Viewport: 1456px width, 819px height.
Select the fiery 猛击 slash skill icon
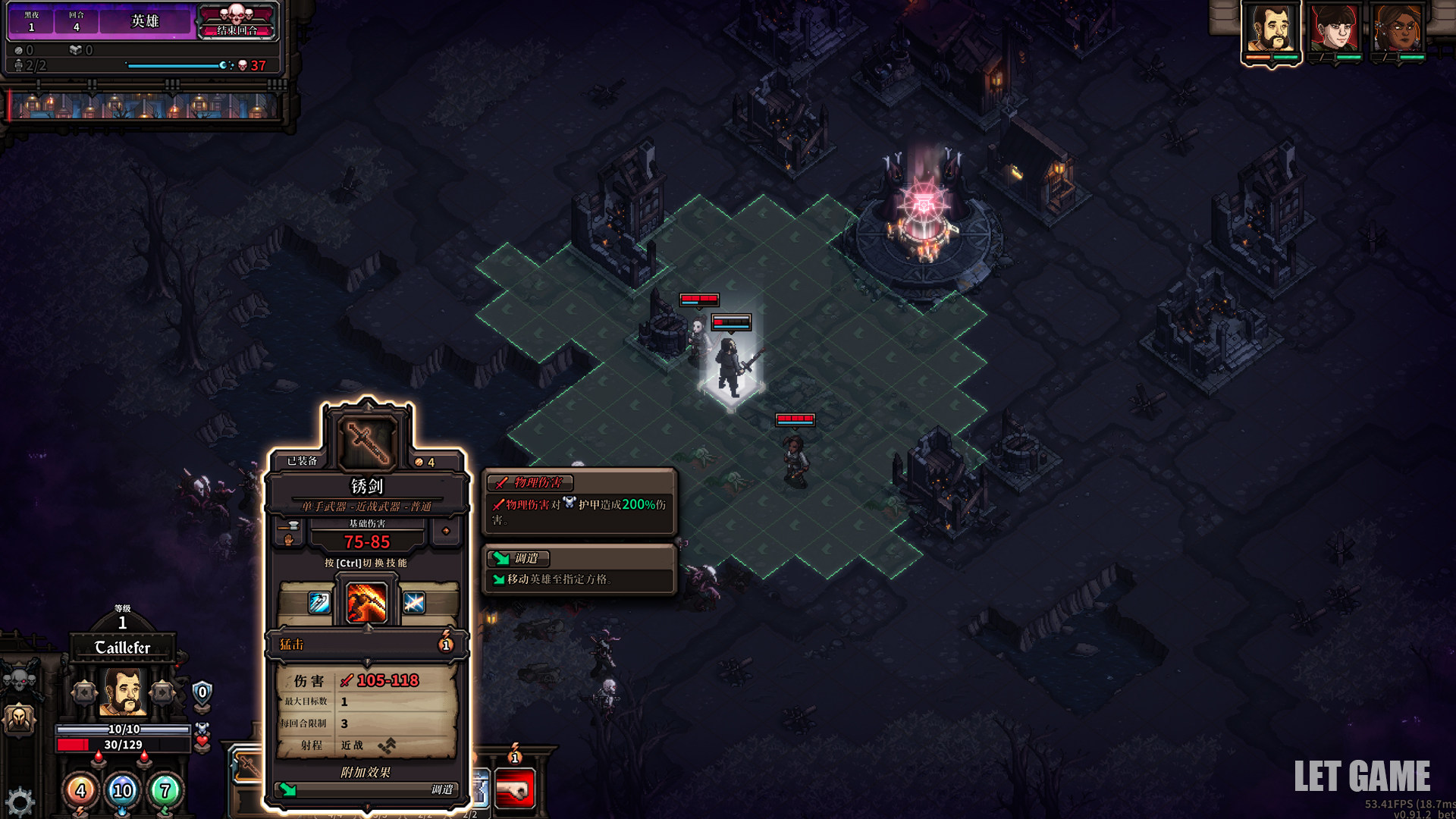click(367, 603)
